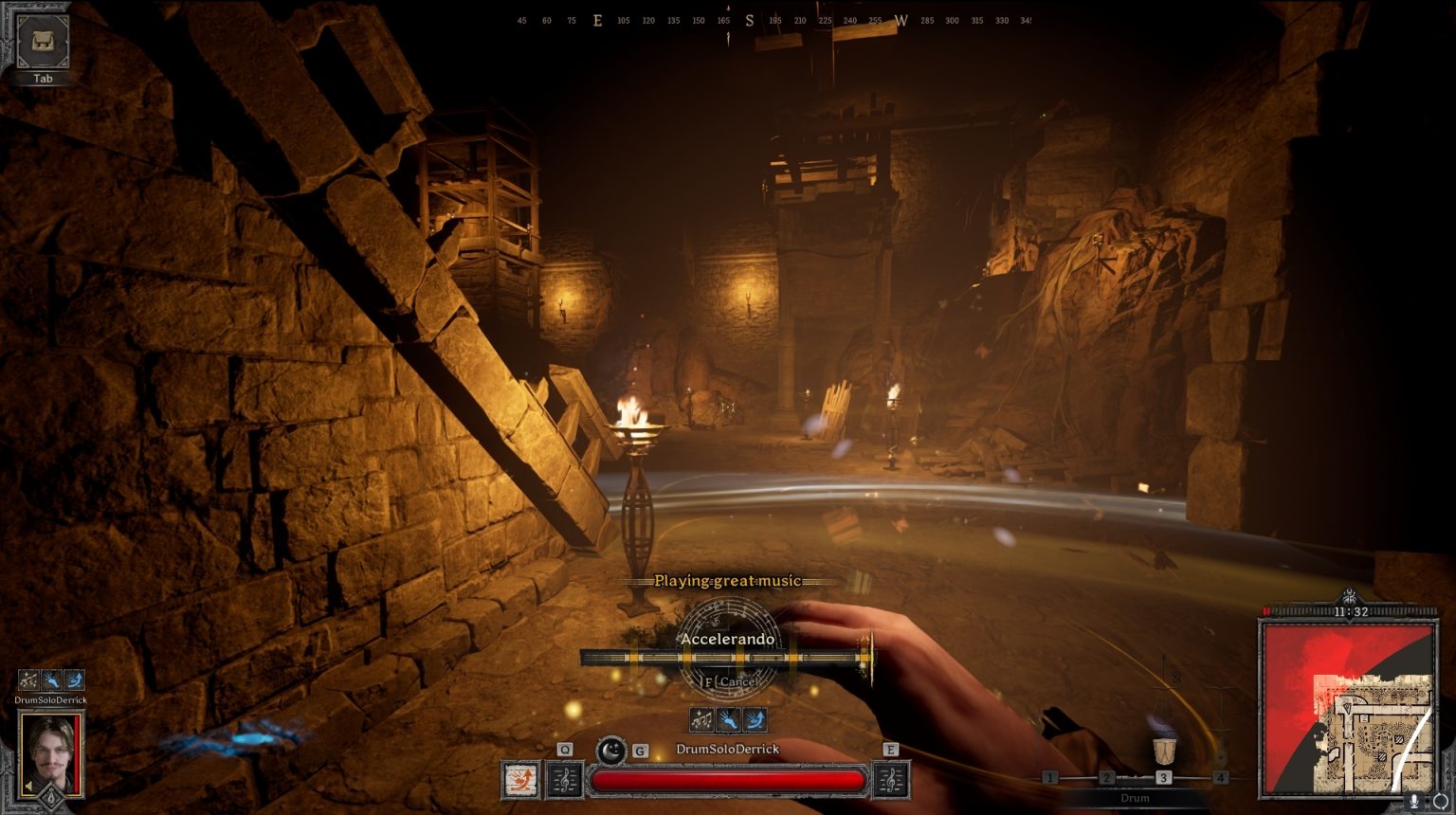Click the circular arrows icon below the minimap
The image size is (1456, 815).
(1440, 802)
